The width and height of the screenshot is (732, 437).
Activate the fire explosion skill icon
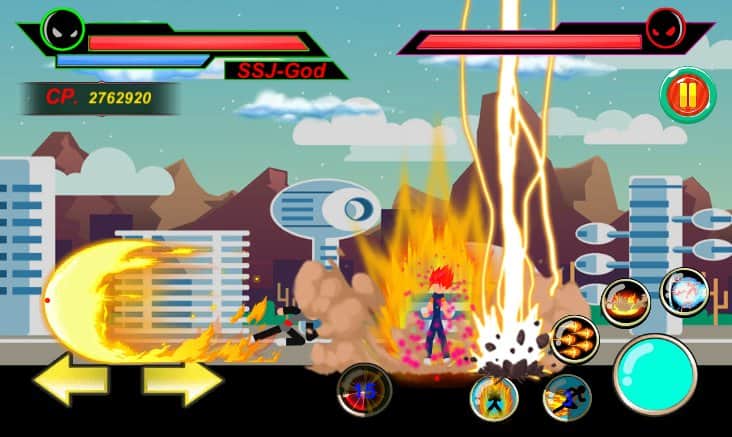coord(626,302)
